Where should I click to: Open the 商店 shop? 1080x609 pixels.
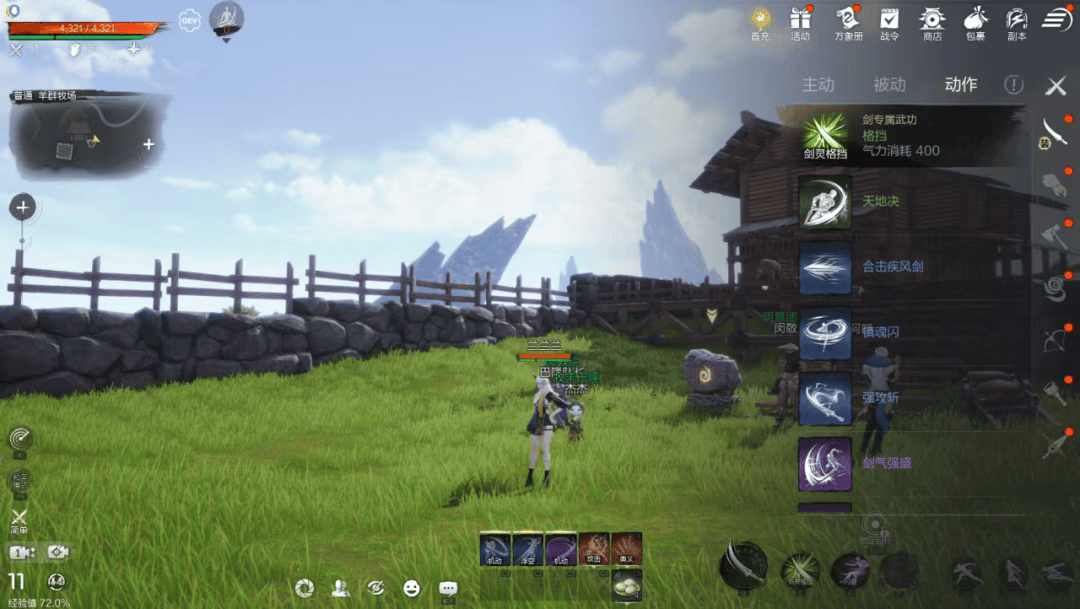tap(932, 21)
